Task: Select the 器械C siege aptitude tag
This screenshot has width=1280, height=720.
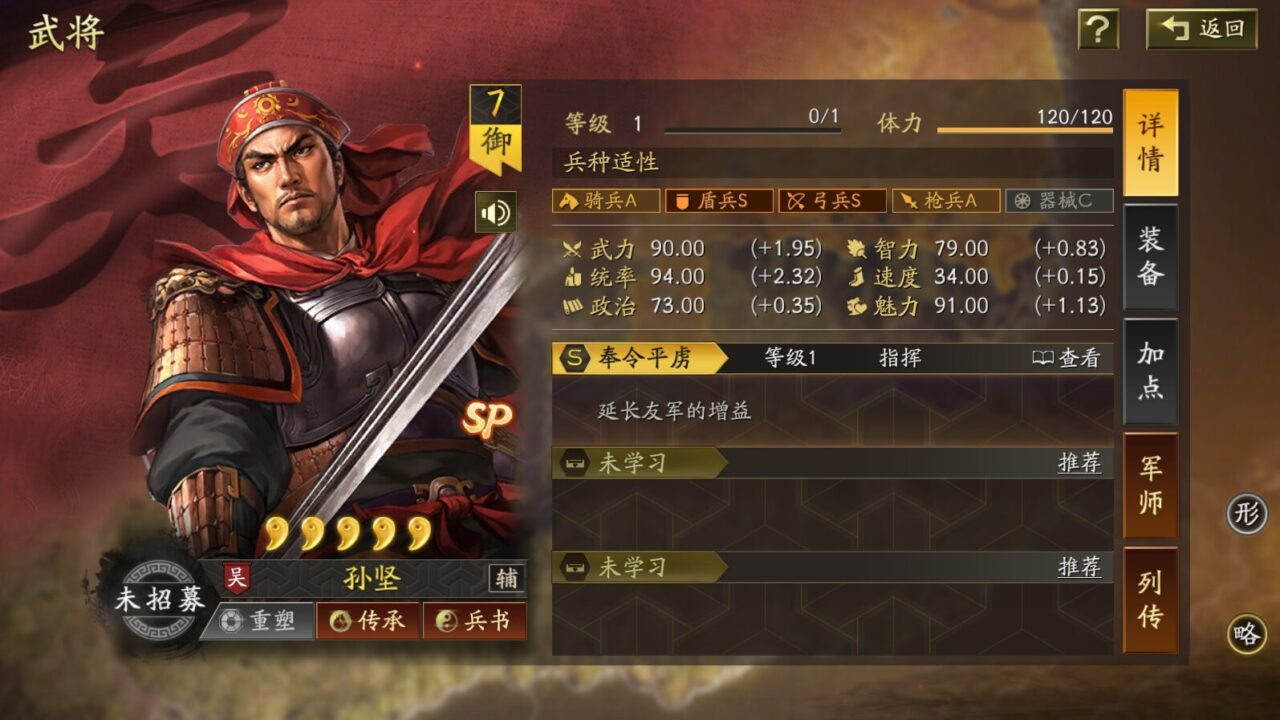Action: coord(1058,201)
